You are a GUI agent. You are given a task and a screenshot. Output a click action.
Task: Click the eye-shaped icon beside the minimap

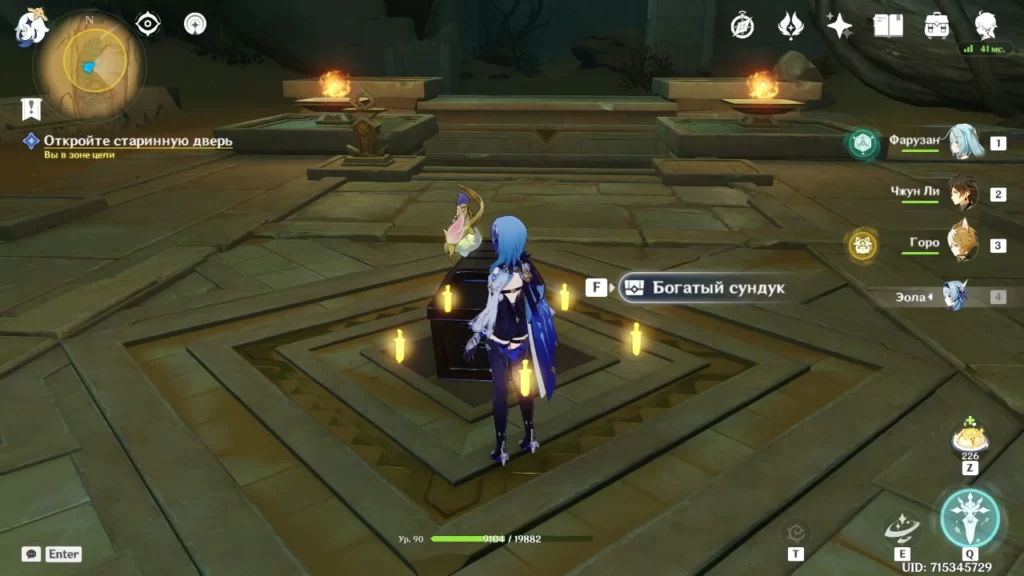[x=148, y=24]
